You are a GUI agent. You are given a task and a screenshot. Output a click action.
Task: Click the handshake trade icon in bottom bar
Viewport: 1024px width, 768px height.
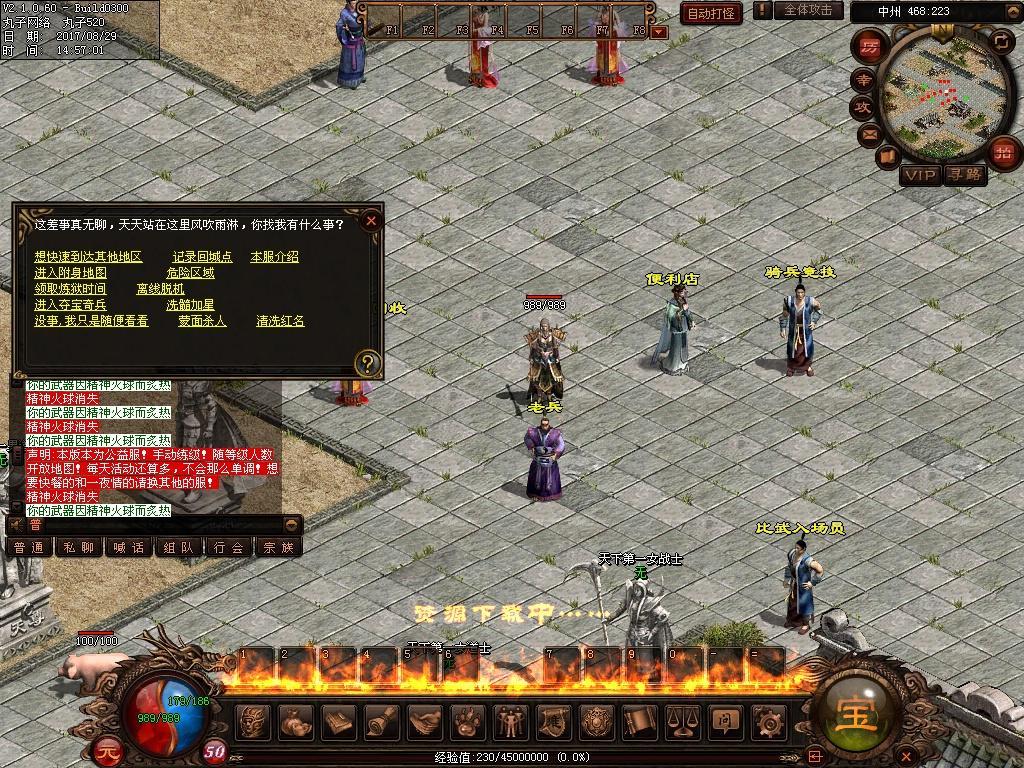[x=424, y=720]
